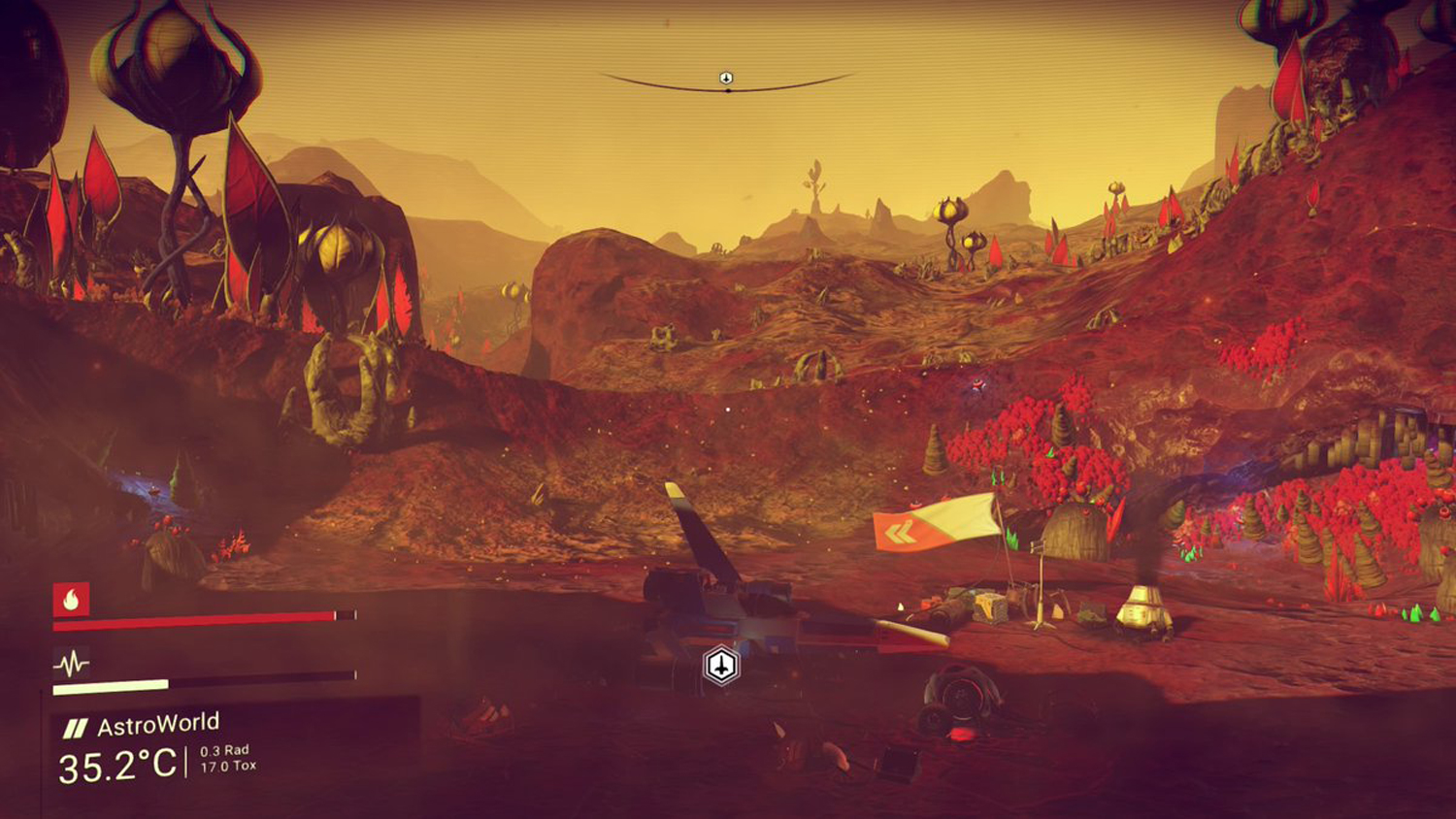The height and width of the screenshot is (819, 1456).
Task: Select the flame hazard protection icon
Action: [71, 600]
